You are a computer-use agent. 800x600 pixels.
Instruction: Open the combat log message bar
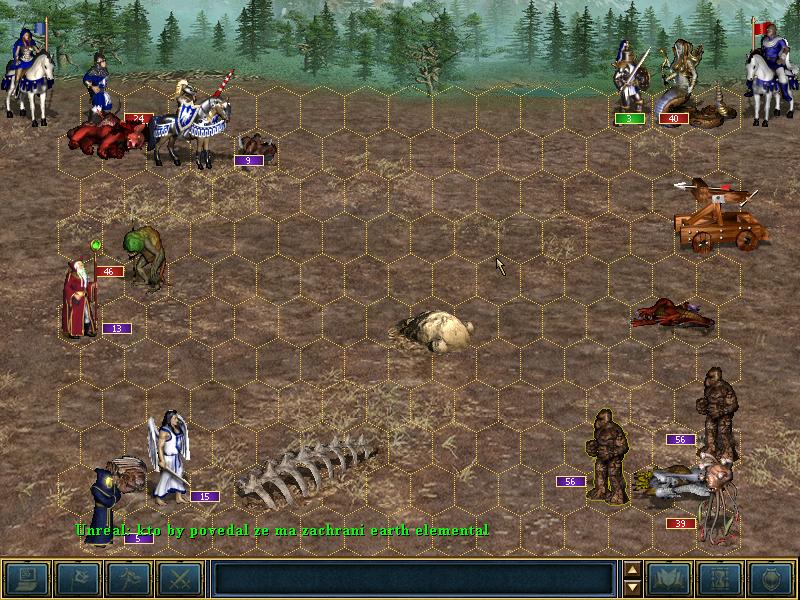tap(414, 578)
